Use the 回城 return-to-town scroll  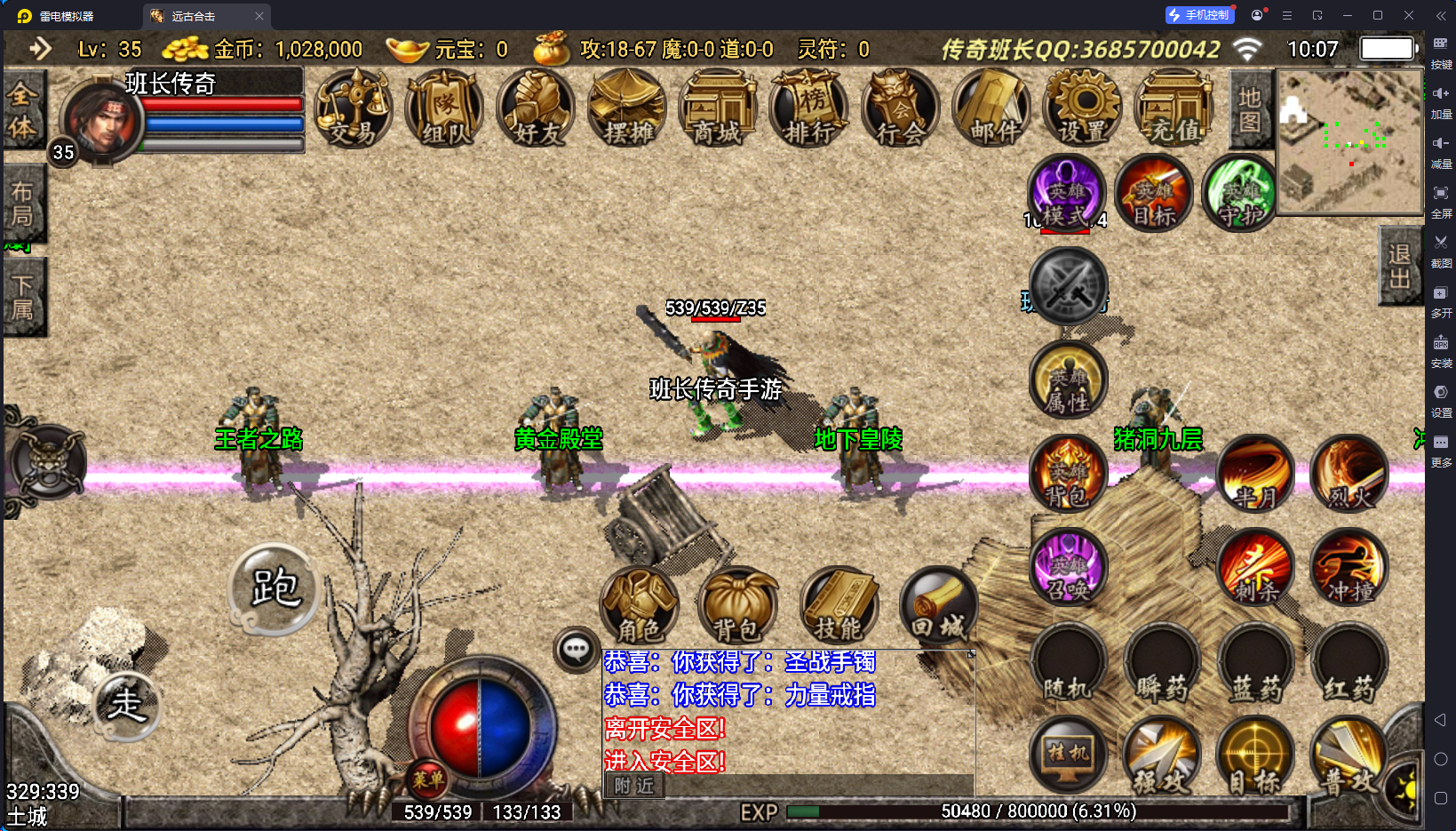click(x=938, y=606)
